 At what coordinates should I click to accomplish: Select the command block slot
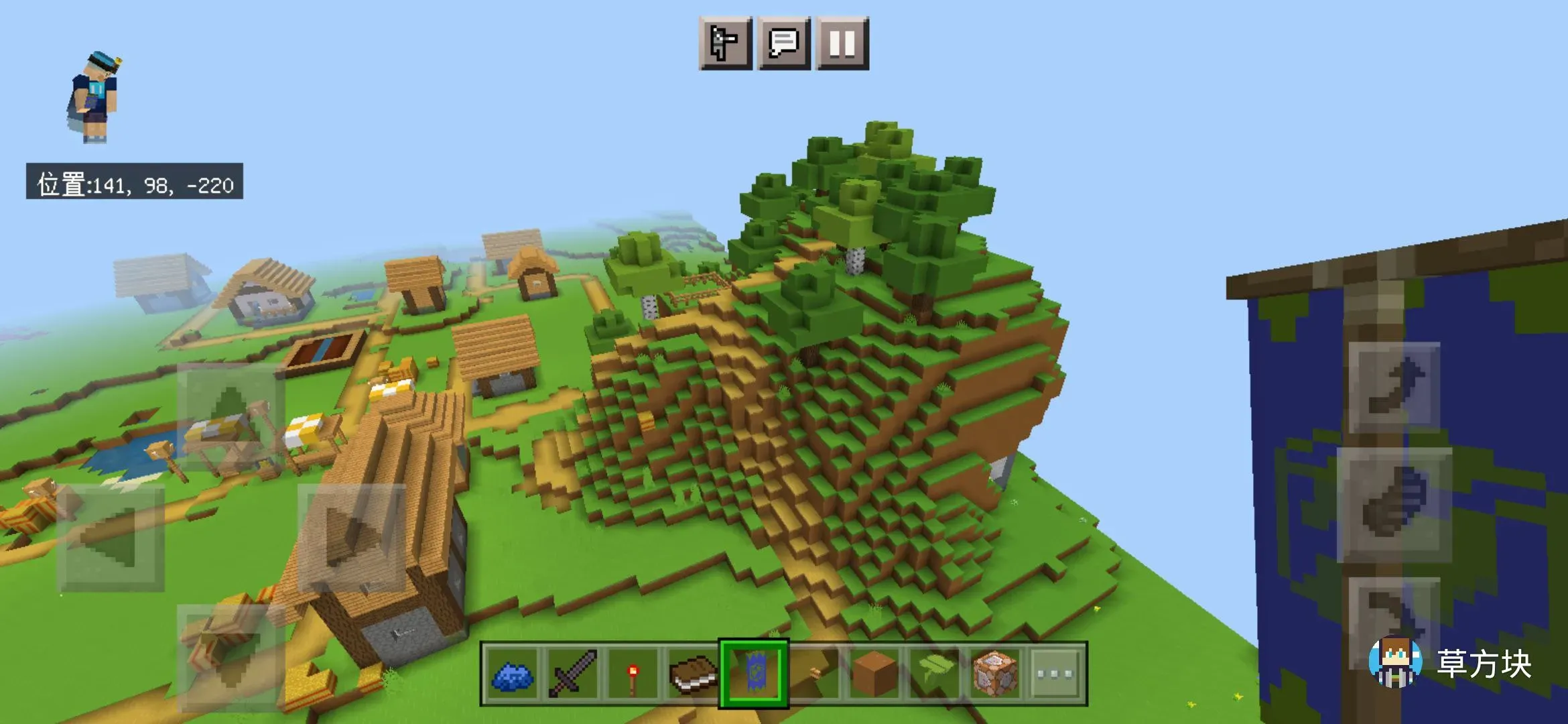coord(994,674)
